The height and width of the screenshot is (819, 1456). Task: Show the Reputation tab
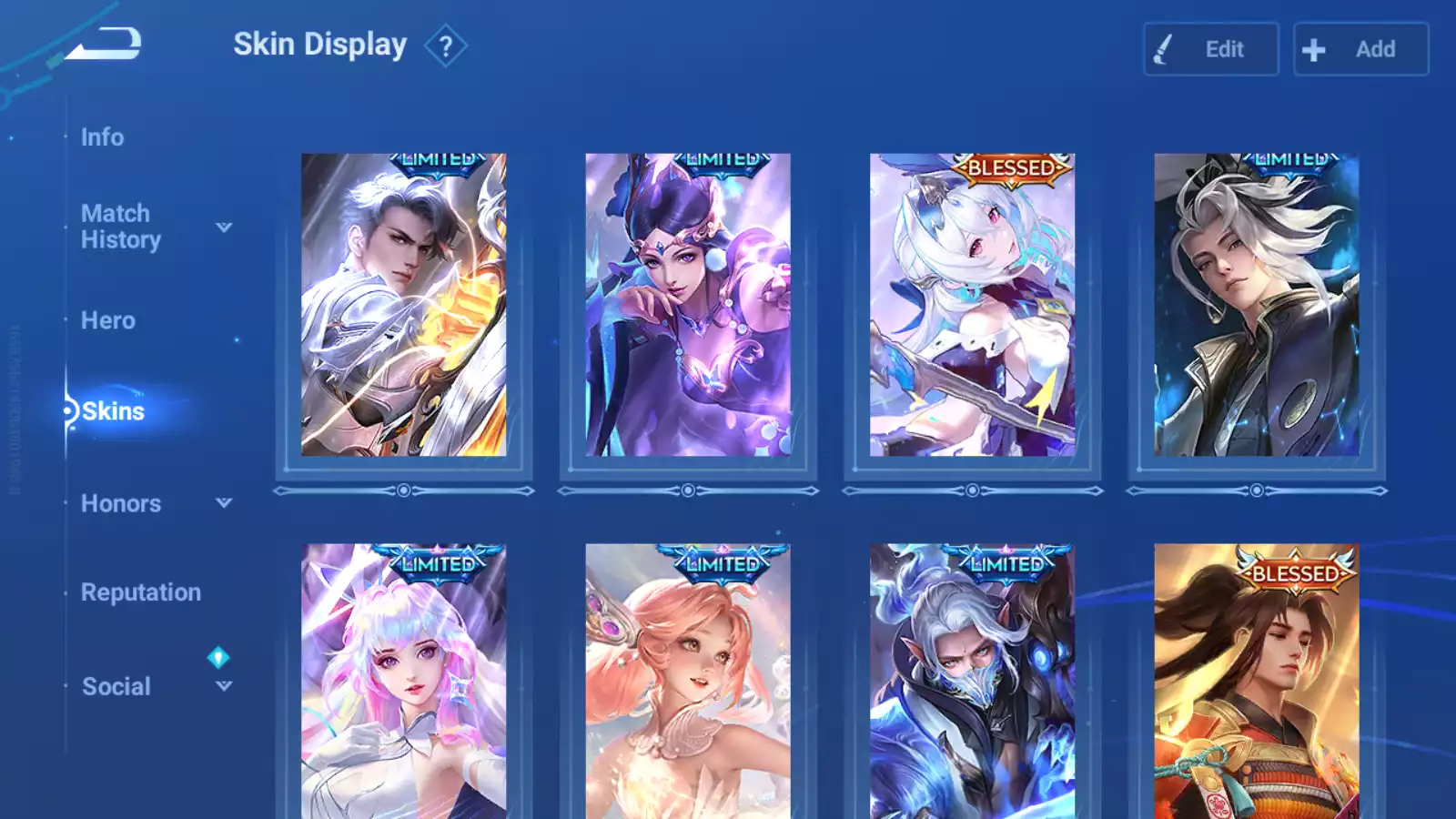140,592
